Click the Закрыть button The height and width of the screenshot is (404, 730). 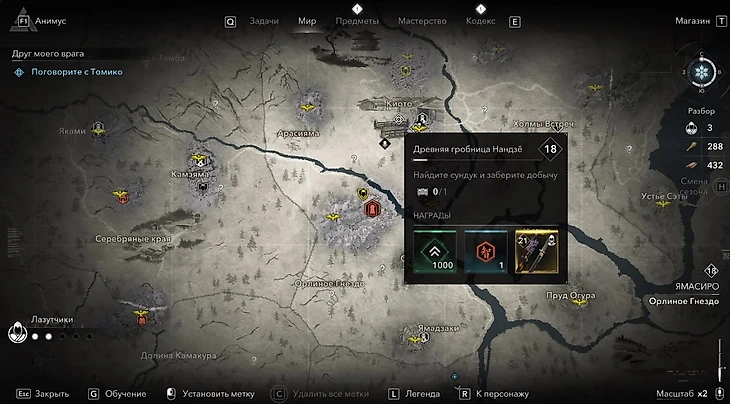(50, 394)
